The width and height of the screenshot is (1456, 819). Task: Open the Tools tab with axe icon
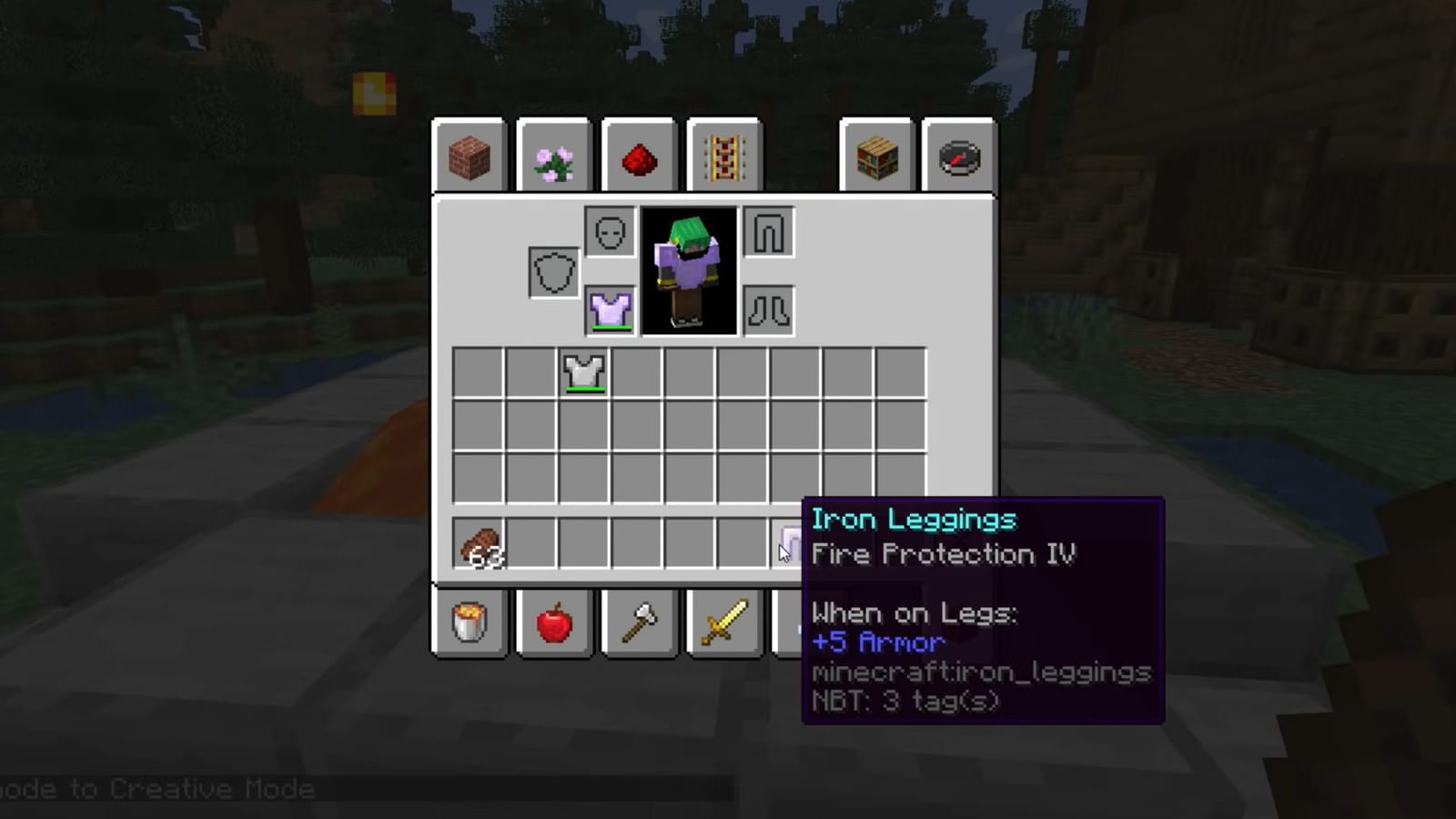click(x=639, y=623)
